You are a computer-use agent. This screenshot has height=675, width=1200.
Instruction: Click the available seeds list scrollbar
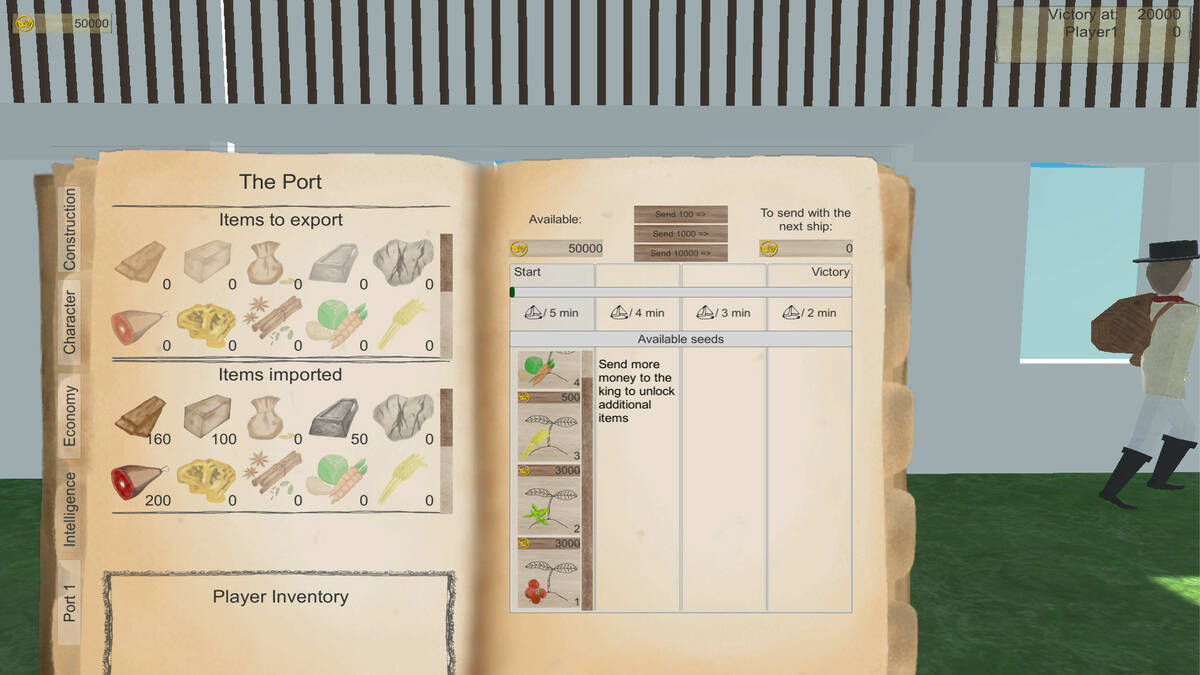click(587, 480)
